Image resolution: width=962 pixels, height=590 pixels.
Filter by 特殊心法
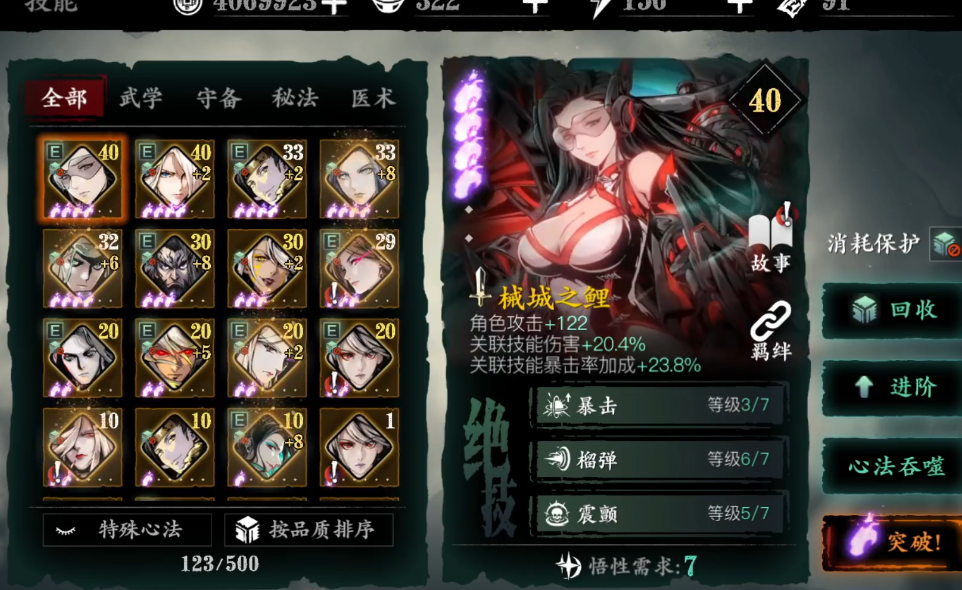tap(127, 530)
